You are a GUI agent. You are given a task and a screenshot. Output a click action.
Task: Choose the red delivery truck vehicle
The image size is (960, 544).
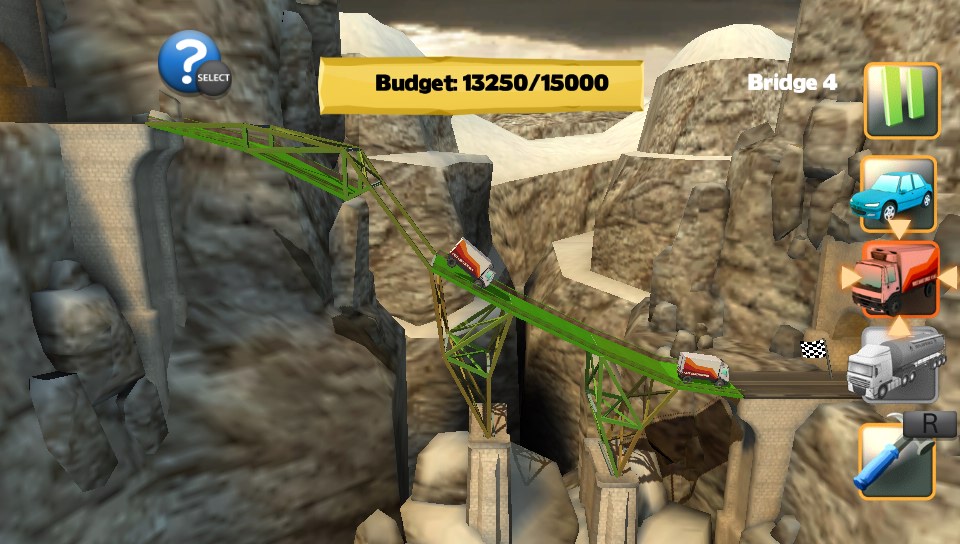[897, 279]
